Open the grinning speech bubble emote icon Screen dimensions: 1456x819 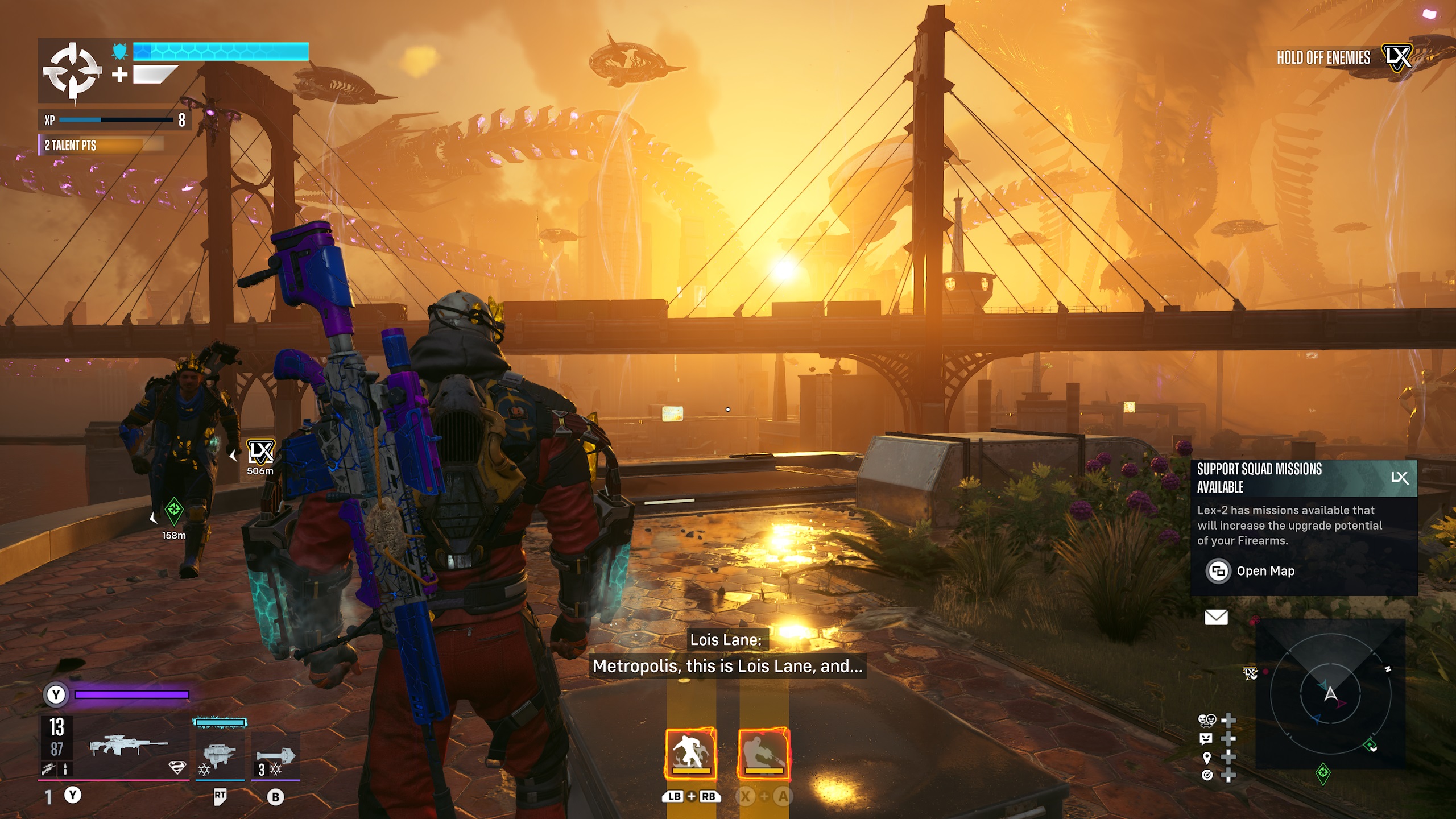pos(1206,739)
